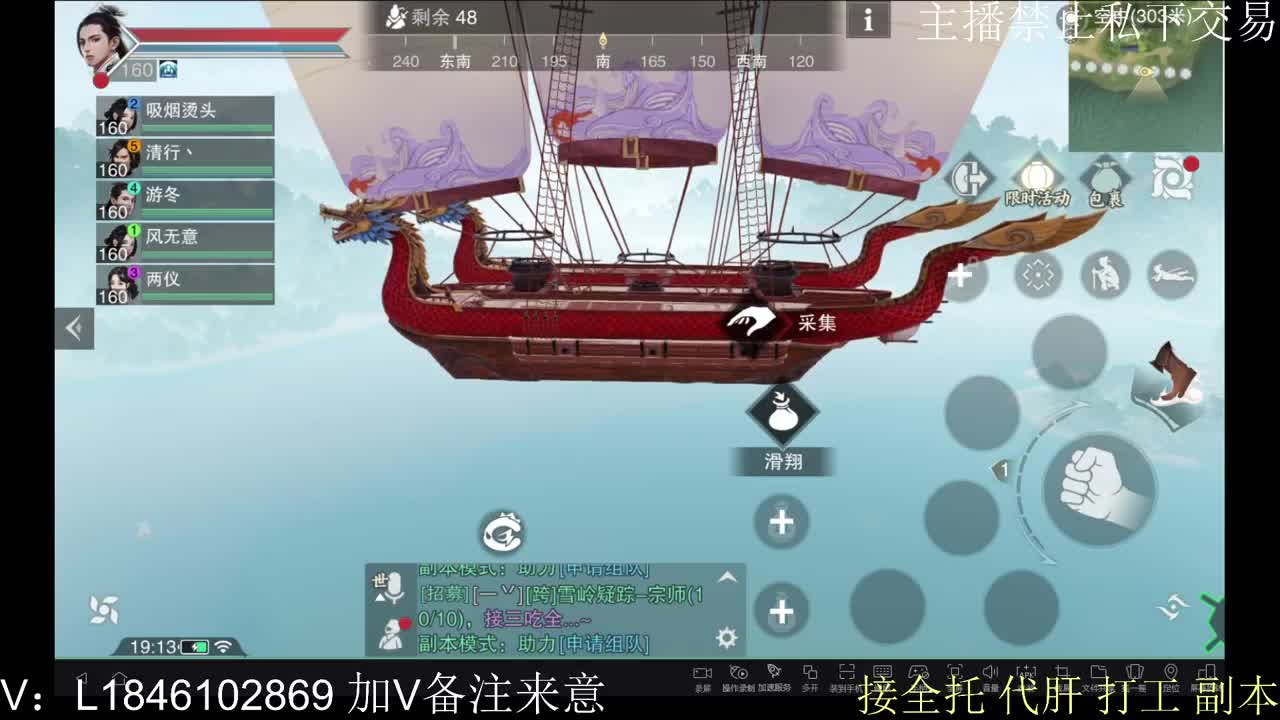Select the sitting emote icon
This screenshot has width=1280, height=720.
point(1106,275)
